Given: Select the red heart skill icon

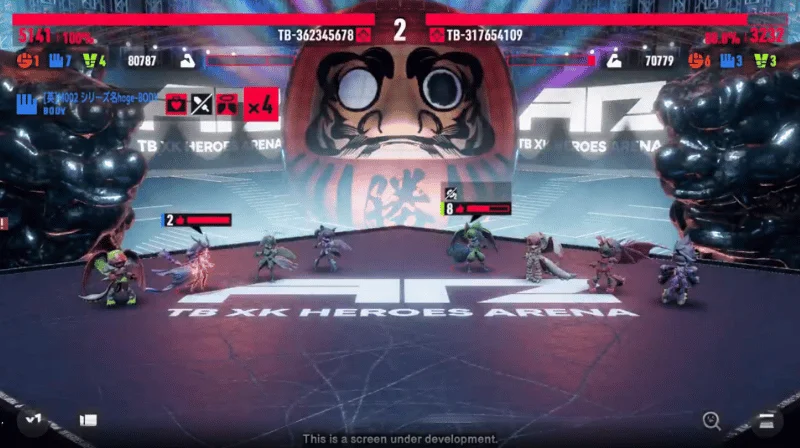Looking at the screenshot, I should [176, 102].
